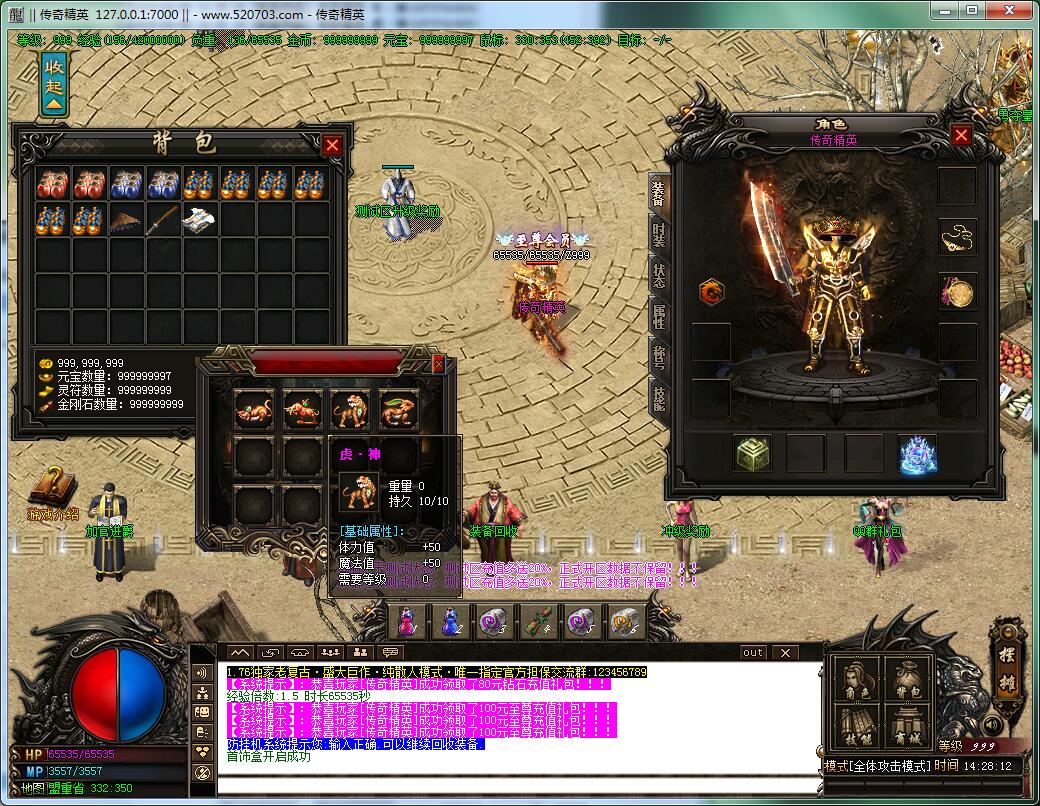The width and height of the screenshot is (1040, 806).
Task: Close the zodiac animal accessory box
Action: coord(437,365)
